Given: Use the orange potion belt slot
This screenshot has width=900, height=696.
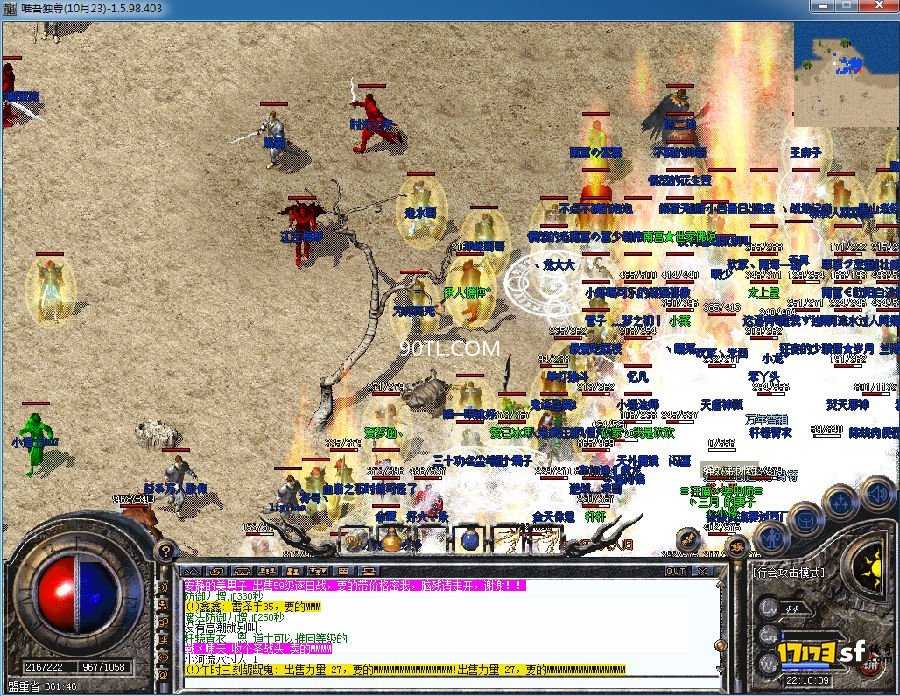Looking at the screenshot, I should pyautogui.click(x=391, y=541).
